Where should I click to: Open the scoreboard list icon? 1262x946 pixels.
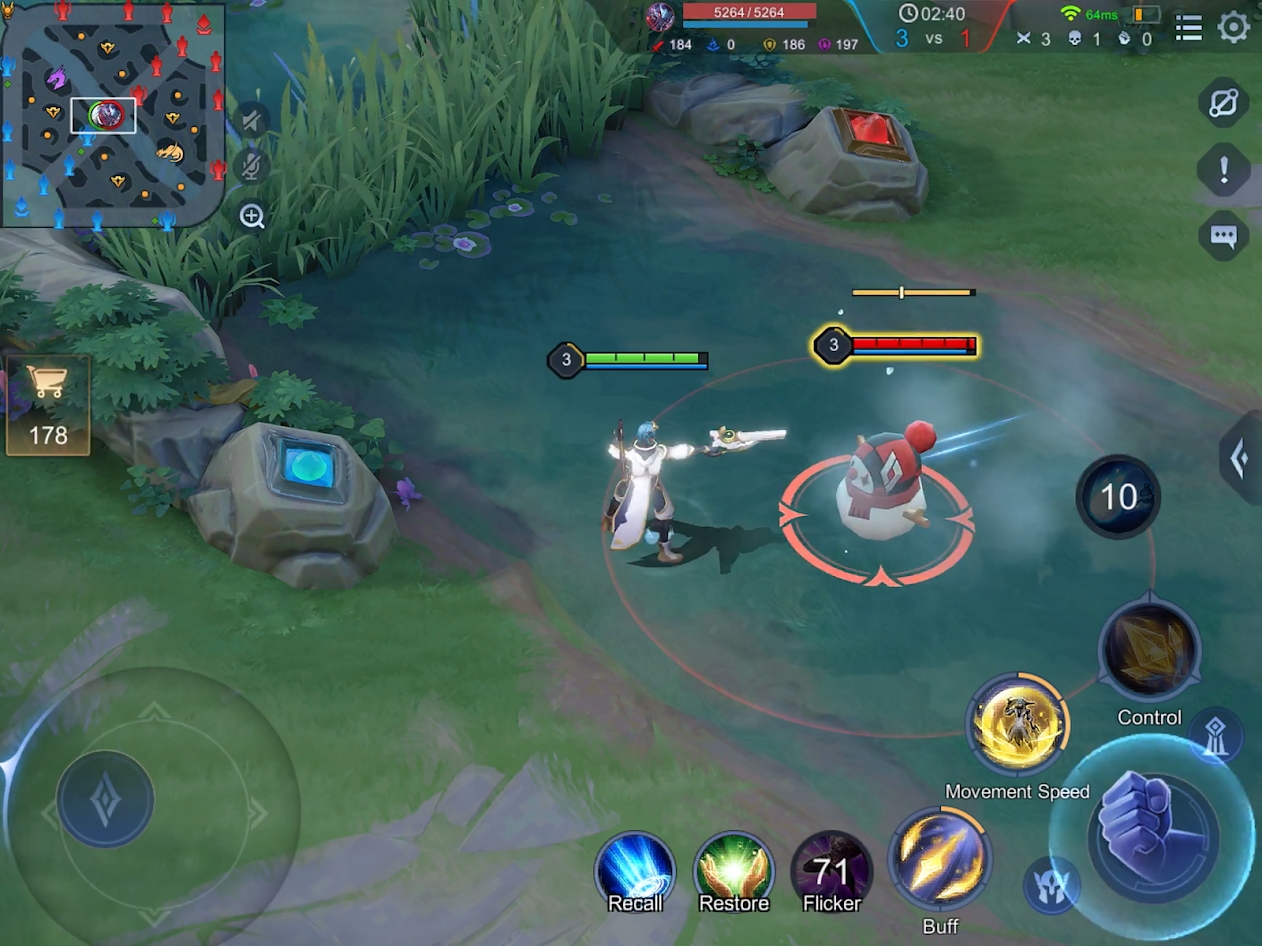point(1189,28)
